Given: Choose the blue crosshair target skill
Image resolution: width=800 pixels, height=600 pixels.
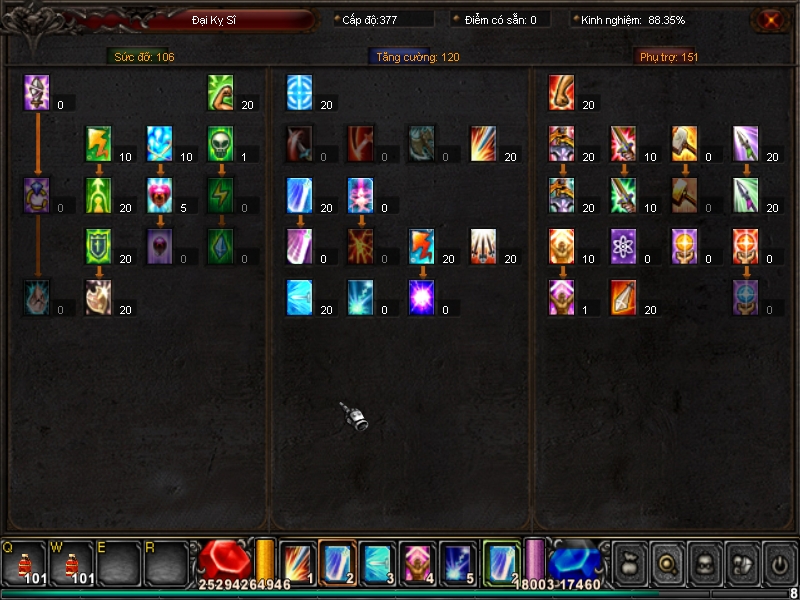Looking at the screenshot, I should [299, 92].
